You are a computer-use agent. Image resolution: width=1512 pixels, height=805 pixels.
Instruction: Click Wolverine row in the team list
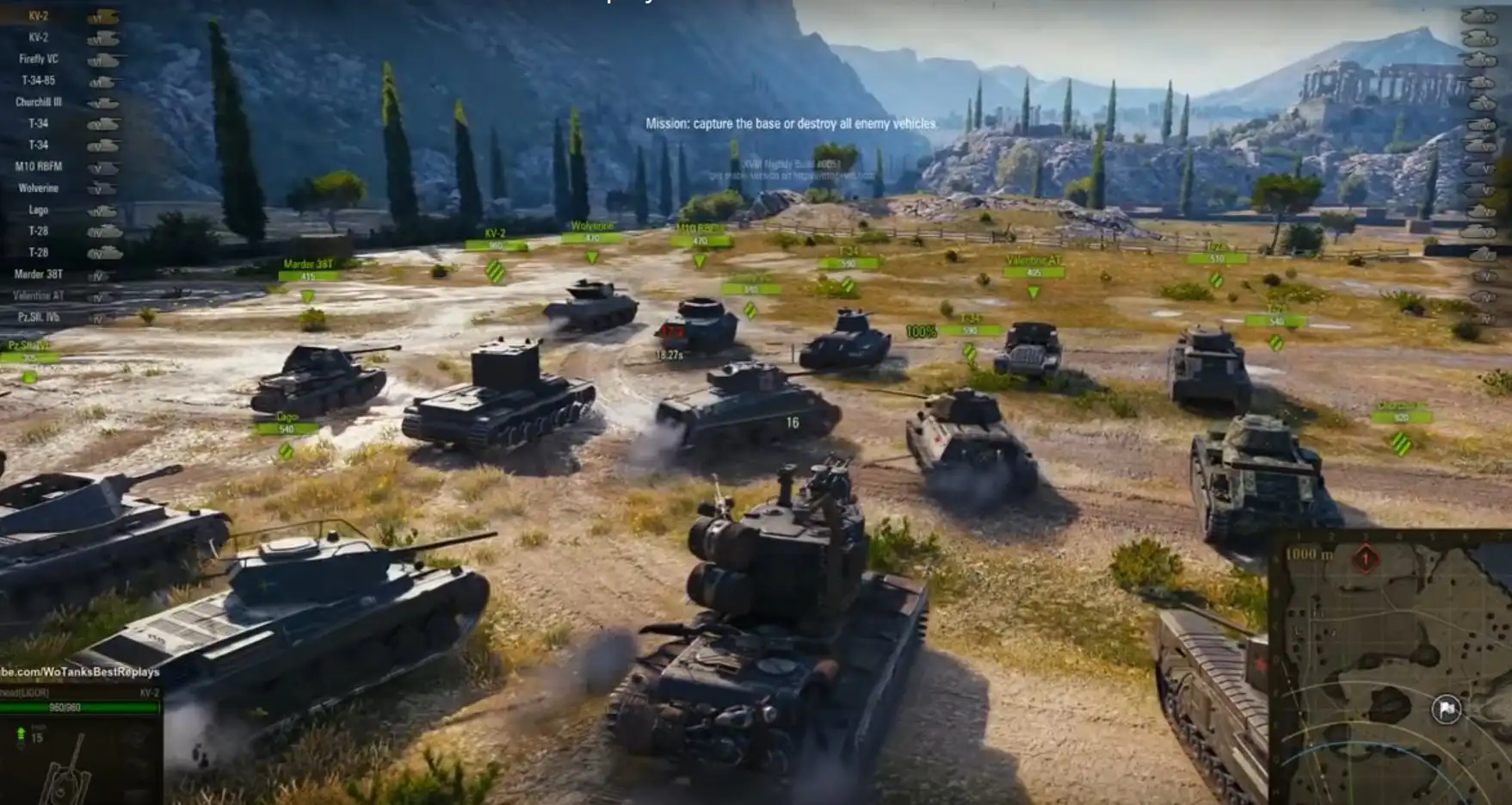[39, 189]
